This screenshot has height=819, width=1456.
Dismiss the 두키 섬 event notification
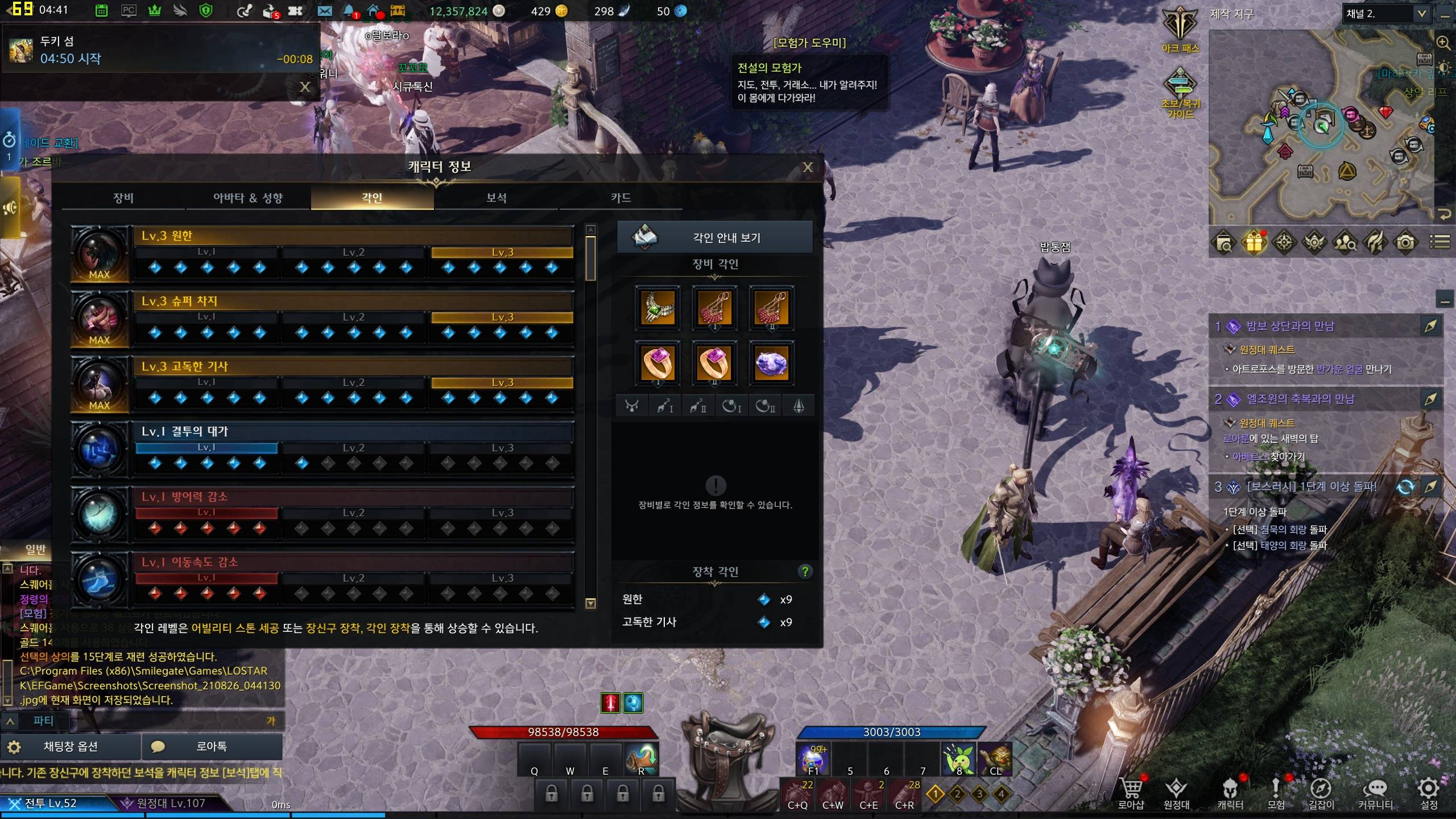[x=305, y=87]
